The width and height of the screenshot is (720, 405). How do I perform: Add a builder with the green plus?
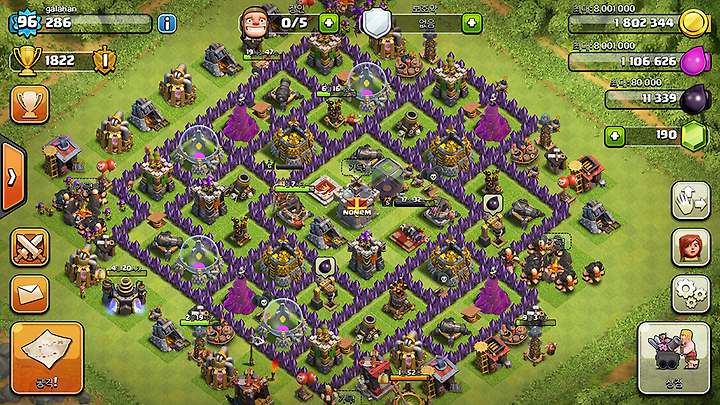[x=328, y=22]
